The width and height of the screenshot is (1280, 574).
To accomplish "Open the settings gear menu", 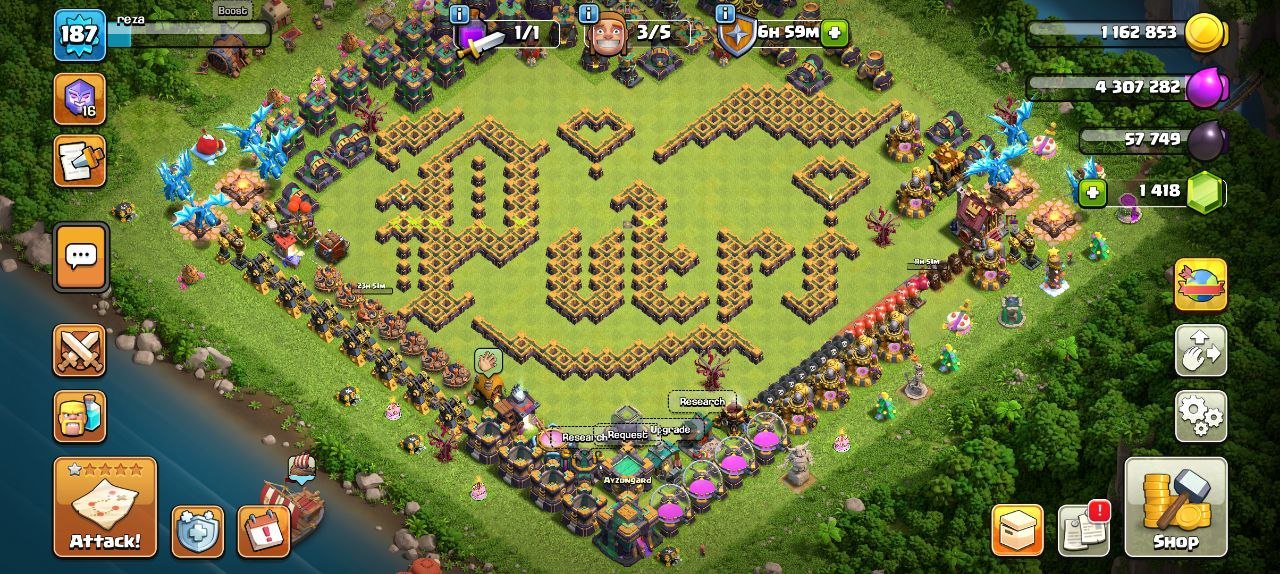I will coord(1200,416).
